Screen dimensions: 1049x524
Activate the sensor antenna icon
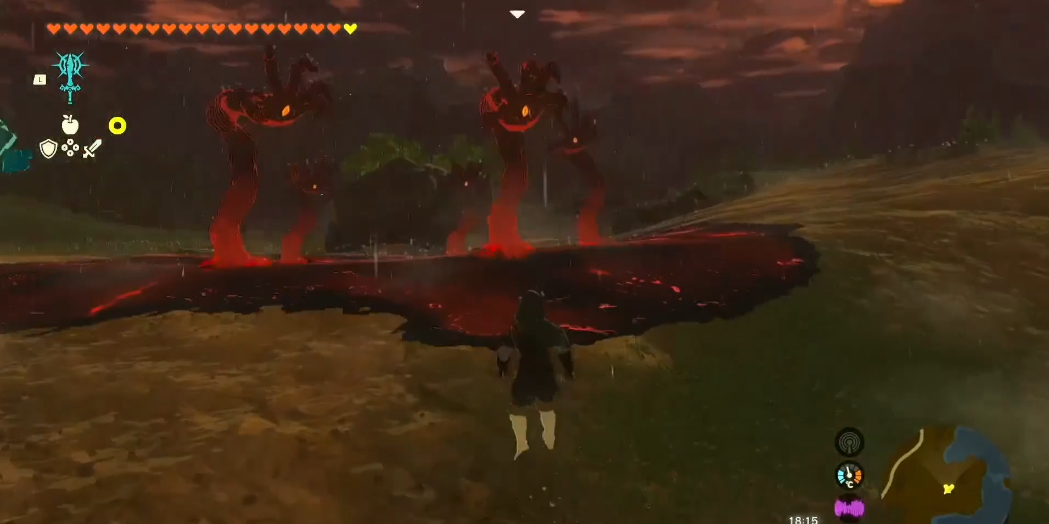[x=849, y=442]
